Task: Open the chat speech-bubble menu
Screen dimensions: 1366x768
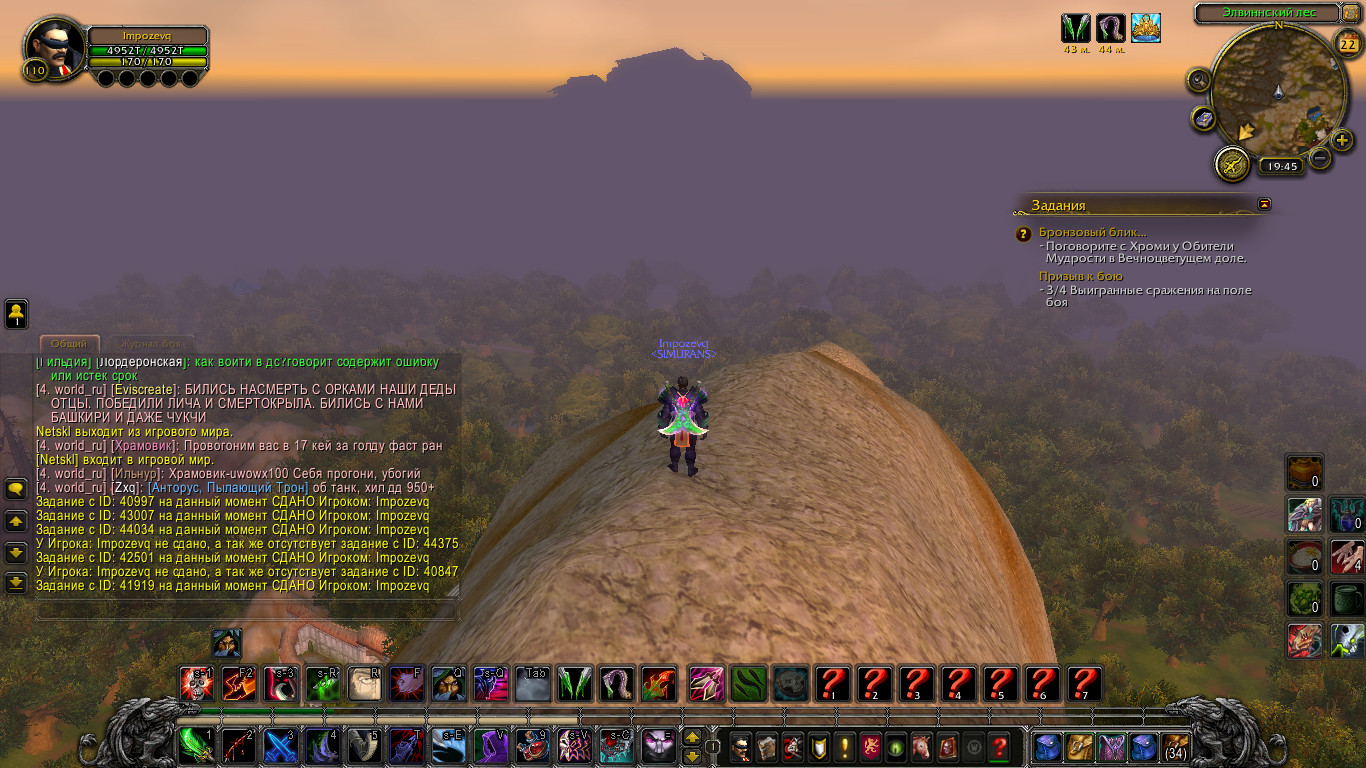Action: pos(16,489)
